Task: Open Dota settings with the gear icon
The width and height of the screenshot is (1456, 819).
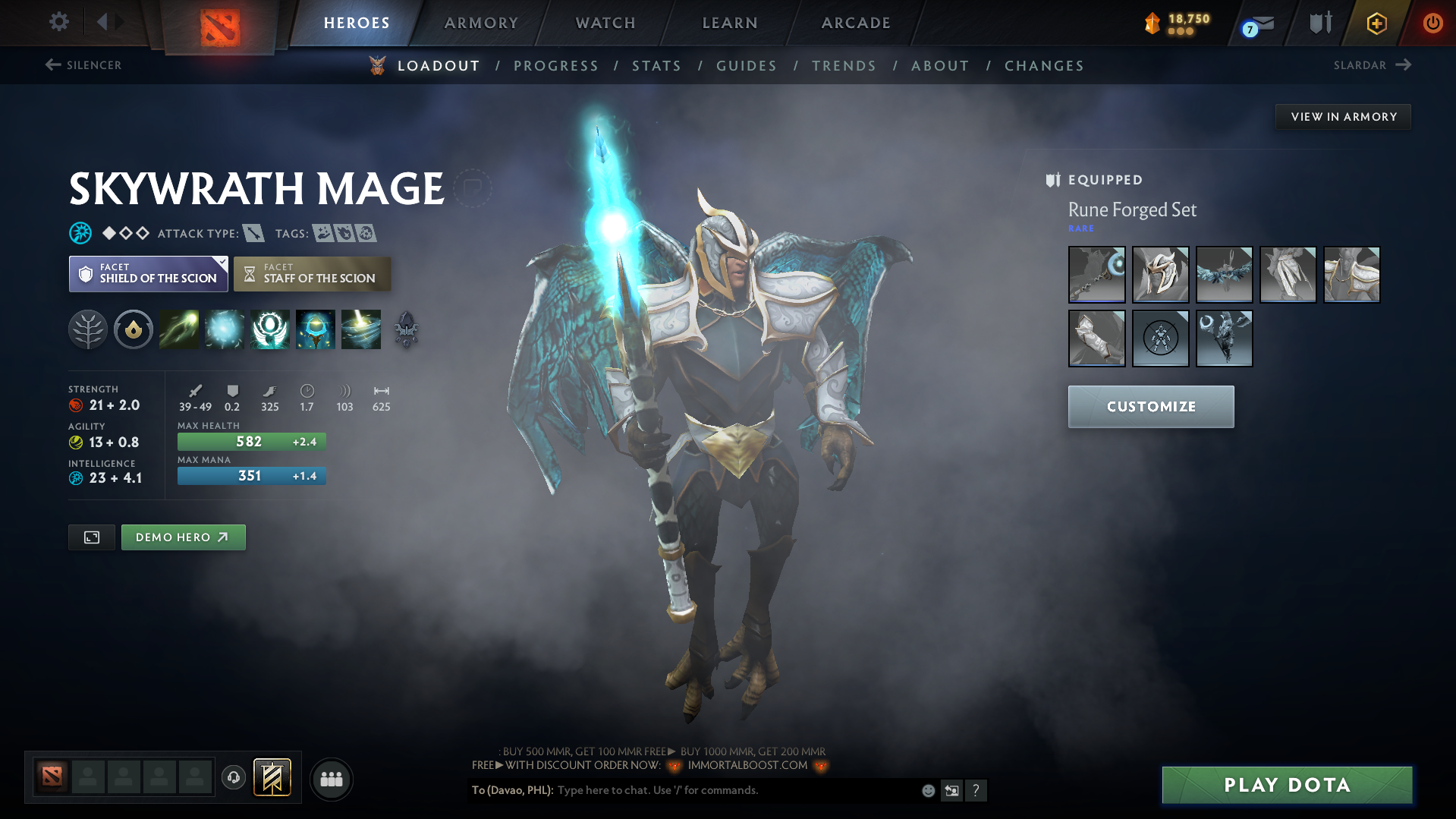Action: coord(58,22)
